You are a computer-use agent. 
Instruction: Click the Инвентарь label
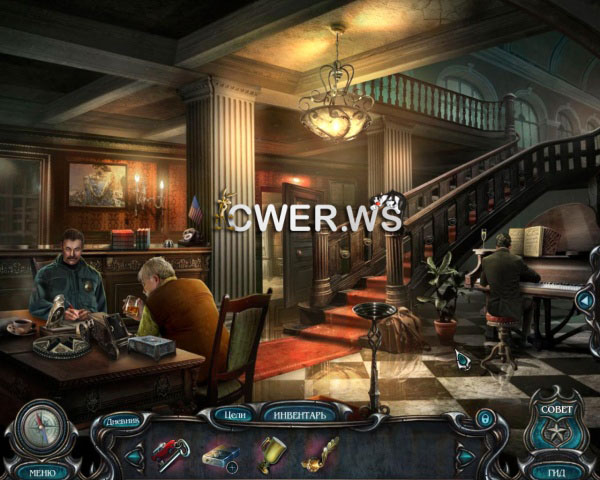(297, 413)
